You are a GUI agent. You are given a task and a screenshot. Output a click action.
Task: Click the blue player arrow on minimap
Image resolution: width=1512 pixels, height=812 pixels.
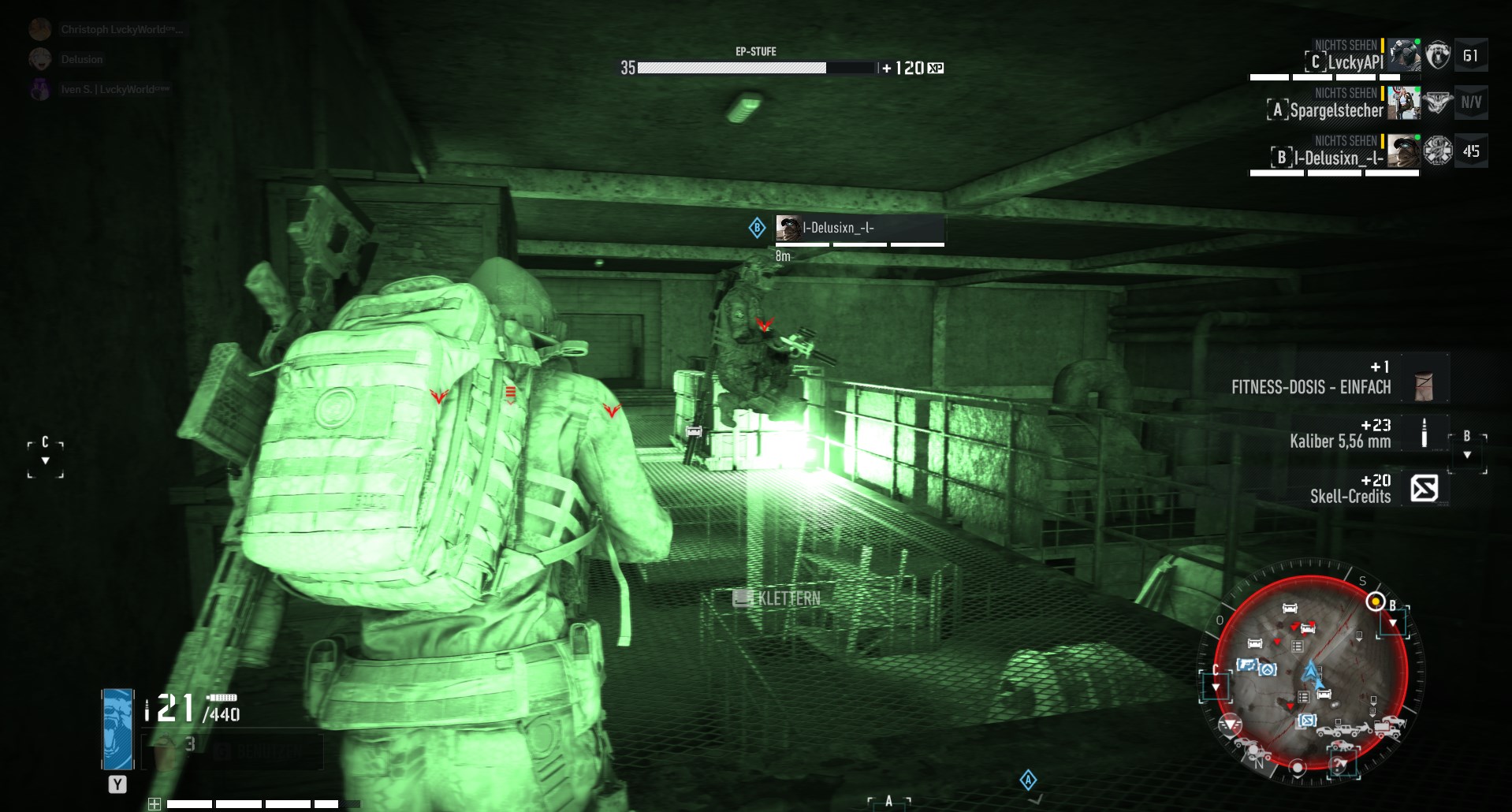pos(1311,672)
